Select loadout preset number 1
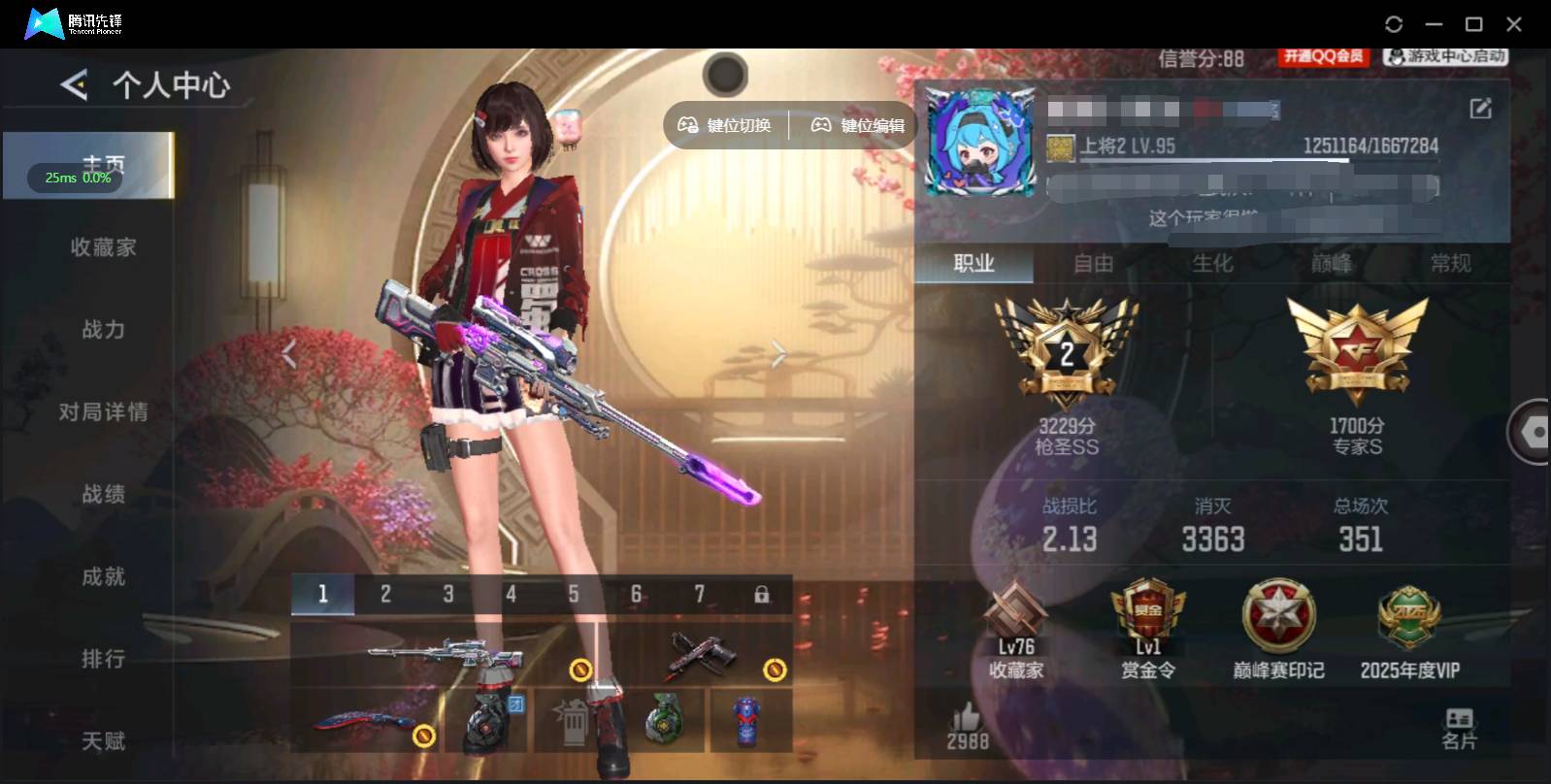1551x784 pixels. pos(323,594)
